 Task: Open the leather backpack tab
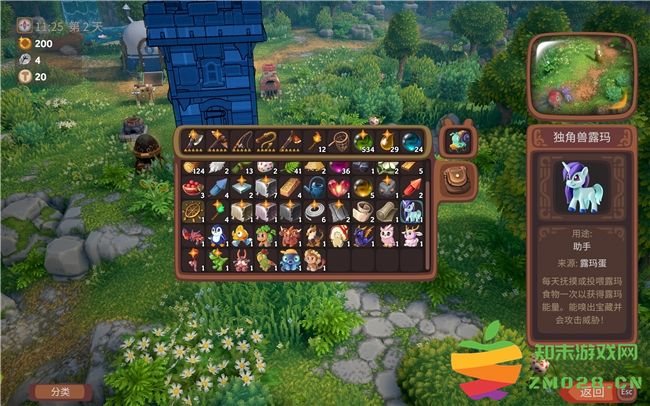[x=457, y=178]
